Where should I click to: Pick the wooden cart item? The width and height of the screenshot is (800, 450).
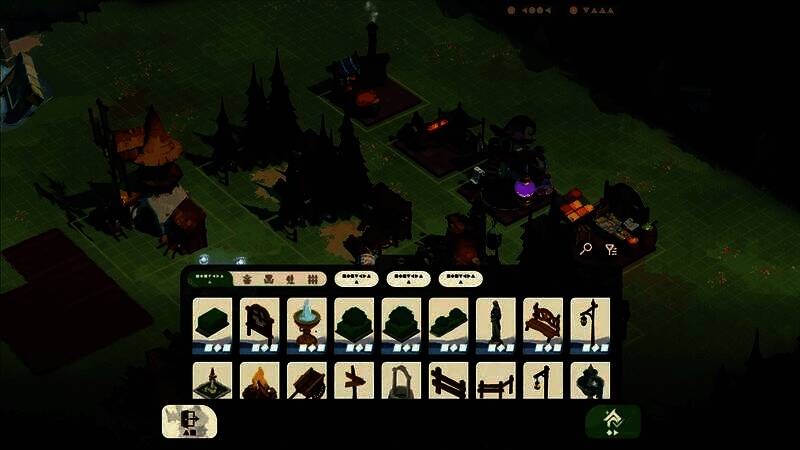click(x=307, y=381)
